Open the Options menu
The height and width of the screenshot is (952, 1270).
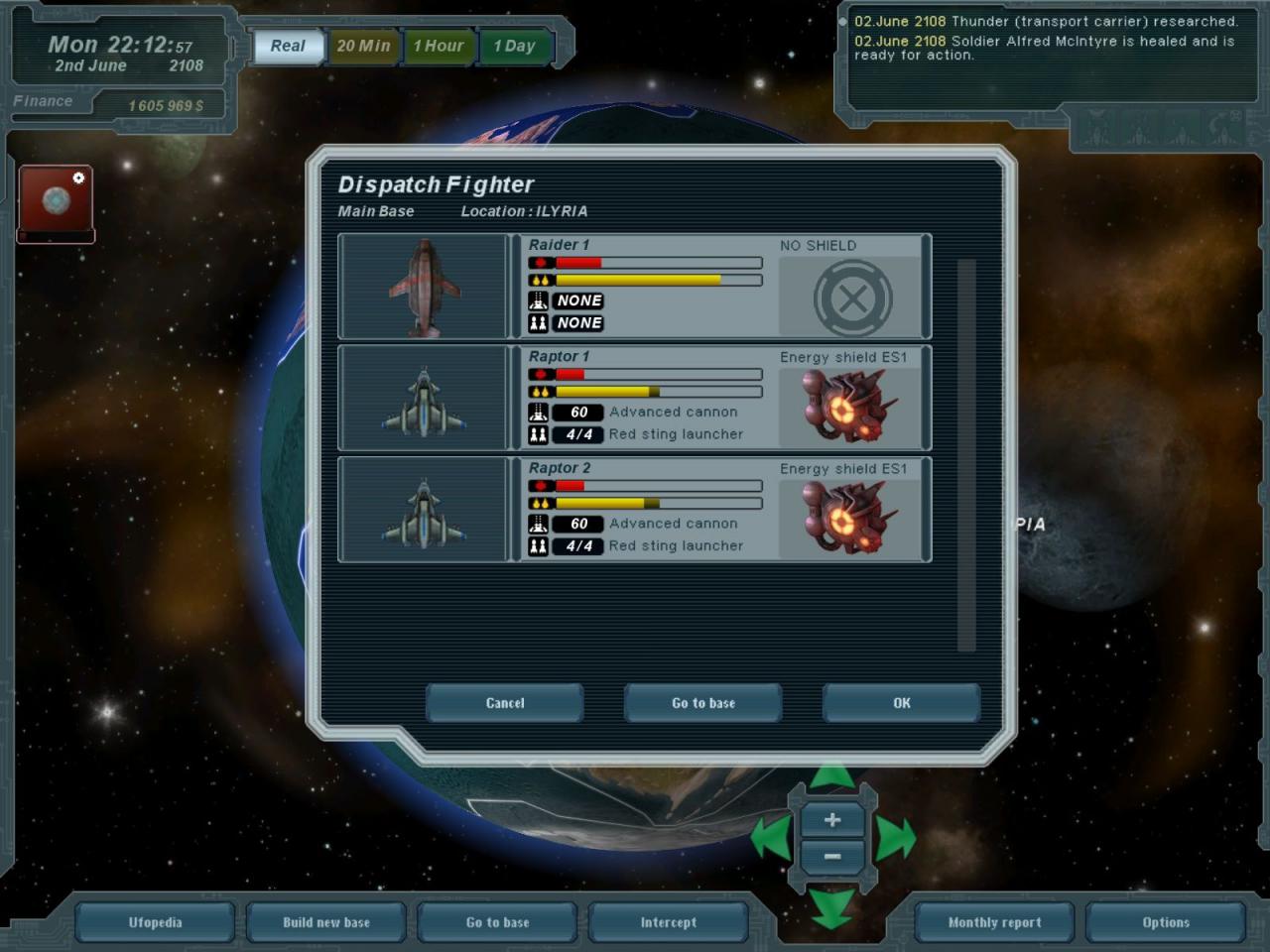[1166, 922]
